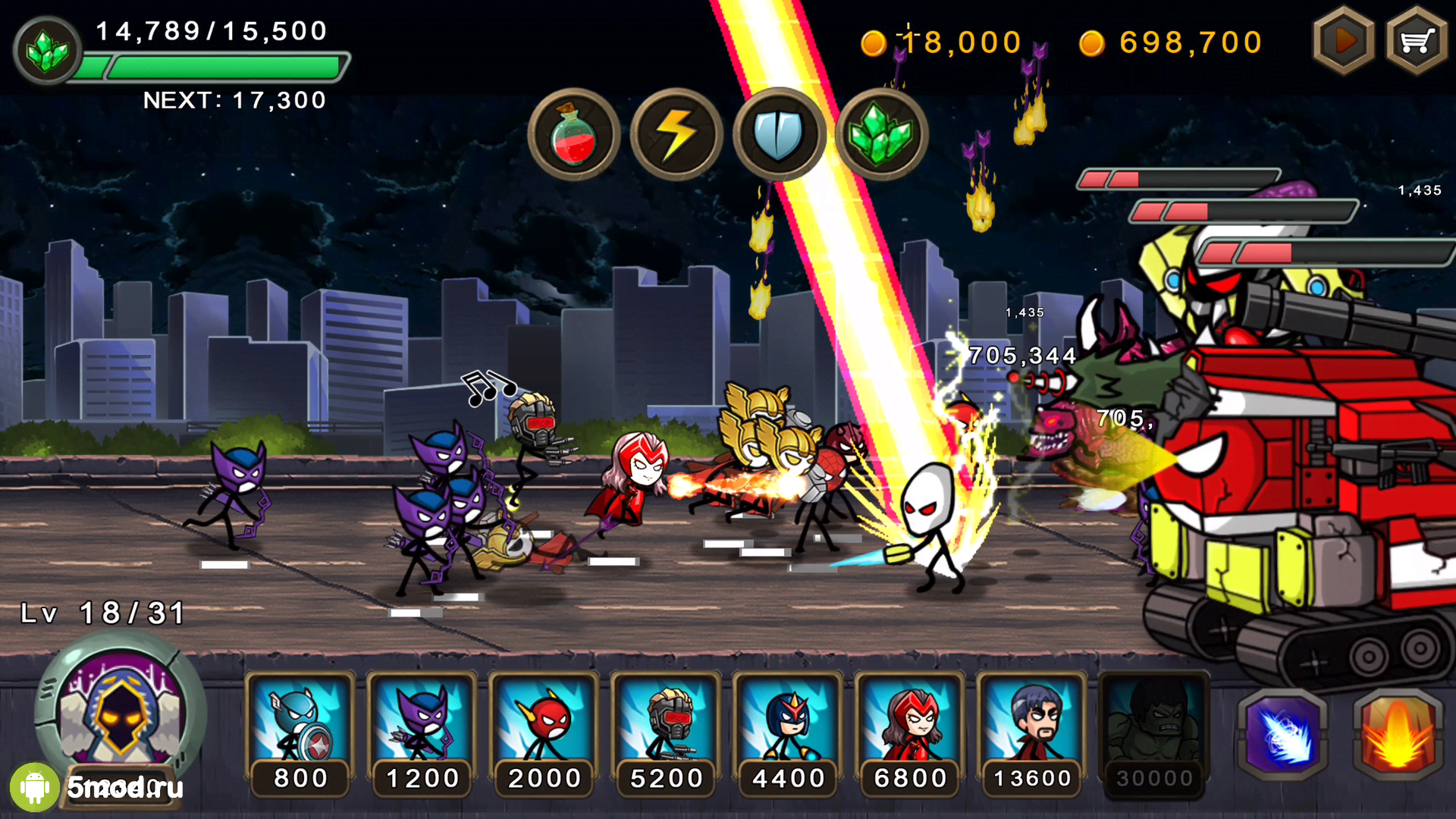Image resolution: width=1456 pixels, height=819 pixels.
Task: Summon the 800-cost shield hero
Action: click(300, 732)
